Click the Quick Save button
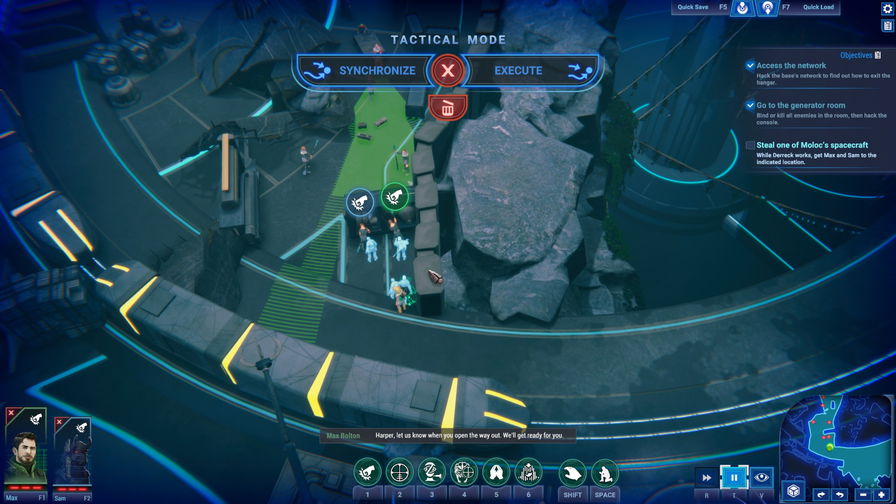The height and width of the screenshot is (504, 896). point(692,8)
